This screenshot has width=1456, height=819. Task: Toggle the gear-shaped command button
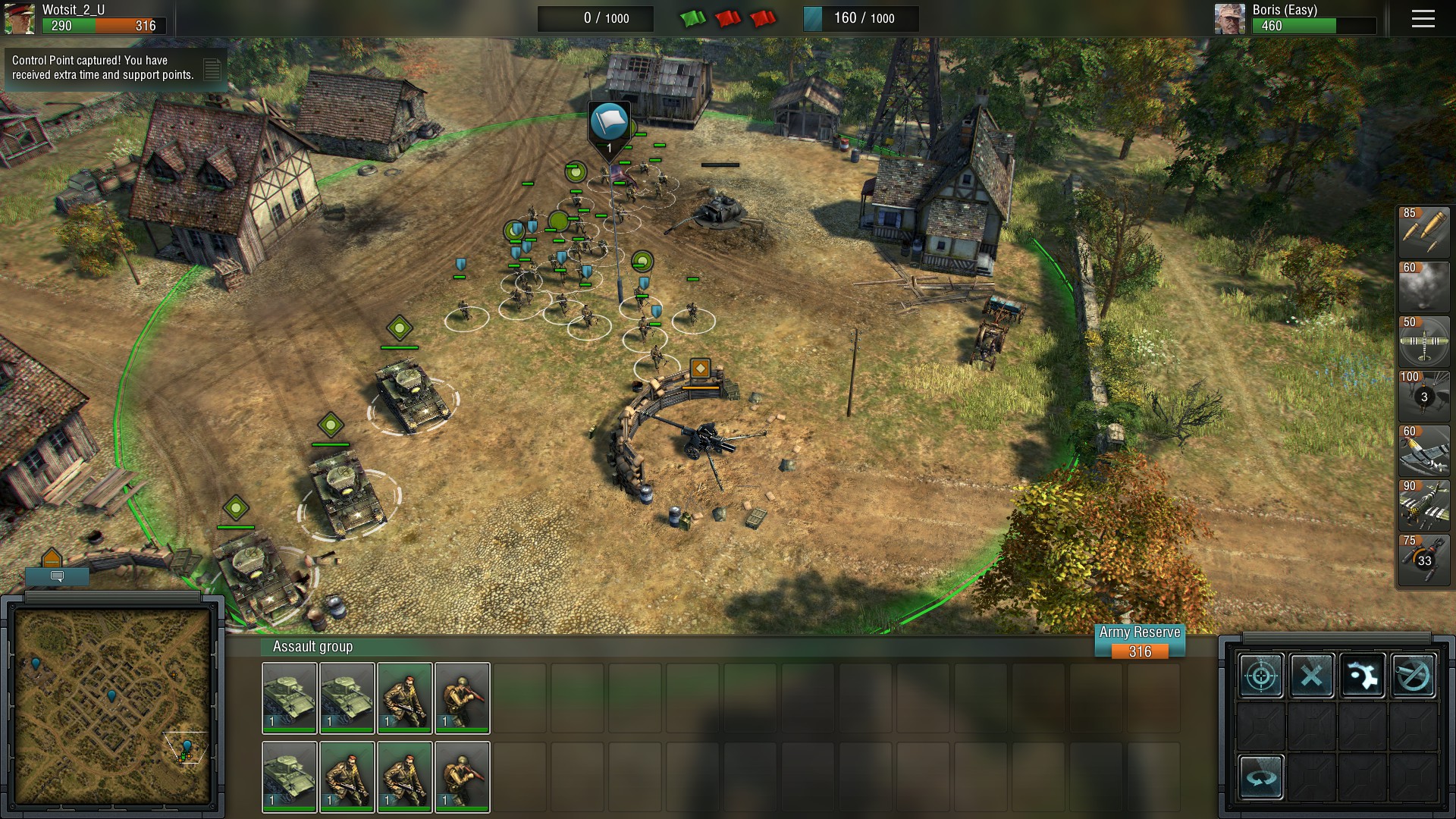point(1362,675)
